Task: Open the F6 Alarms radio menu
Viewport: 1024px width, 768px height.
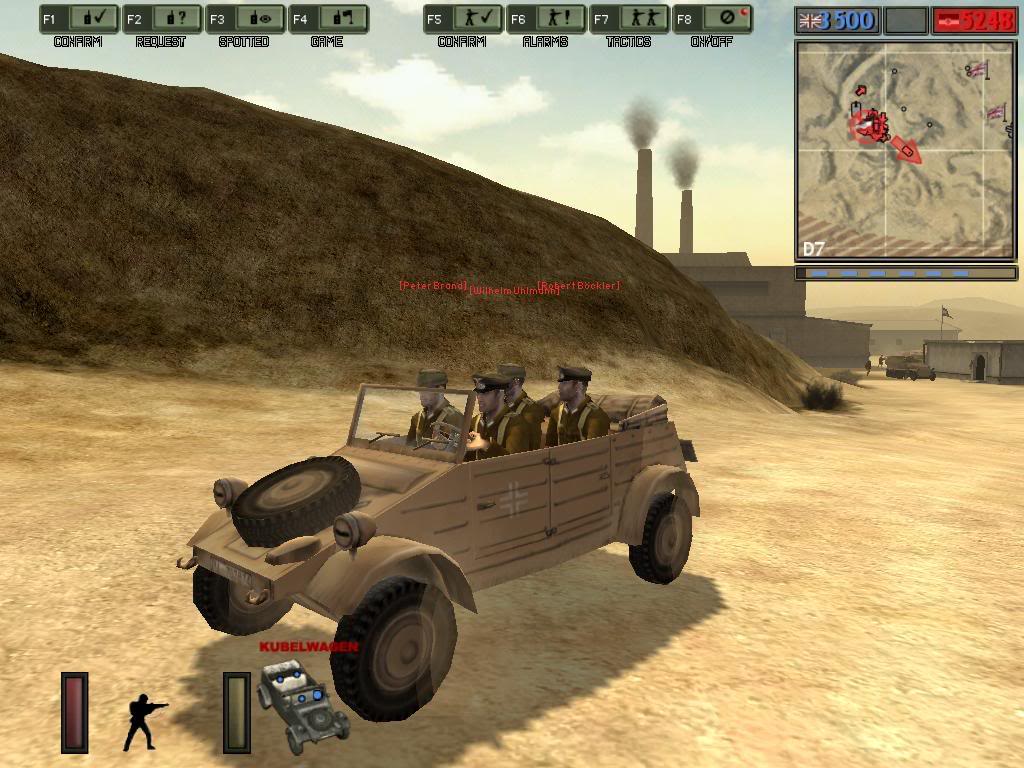Action: pyautogui.click(x=546, y=18)
